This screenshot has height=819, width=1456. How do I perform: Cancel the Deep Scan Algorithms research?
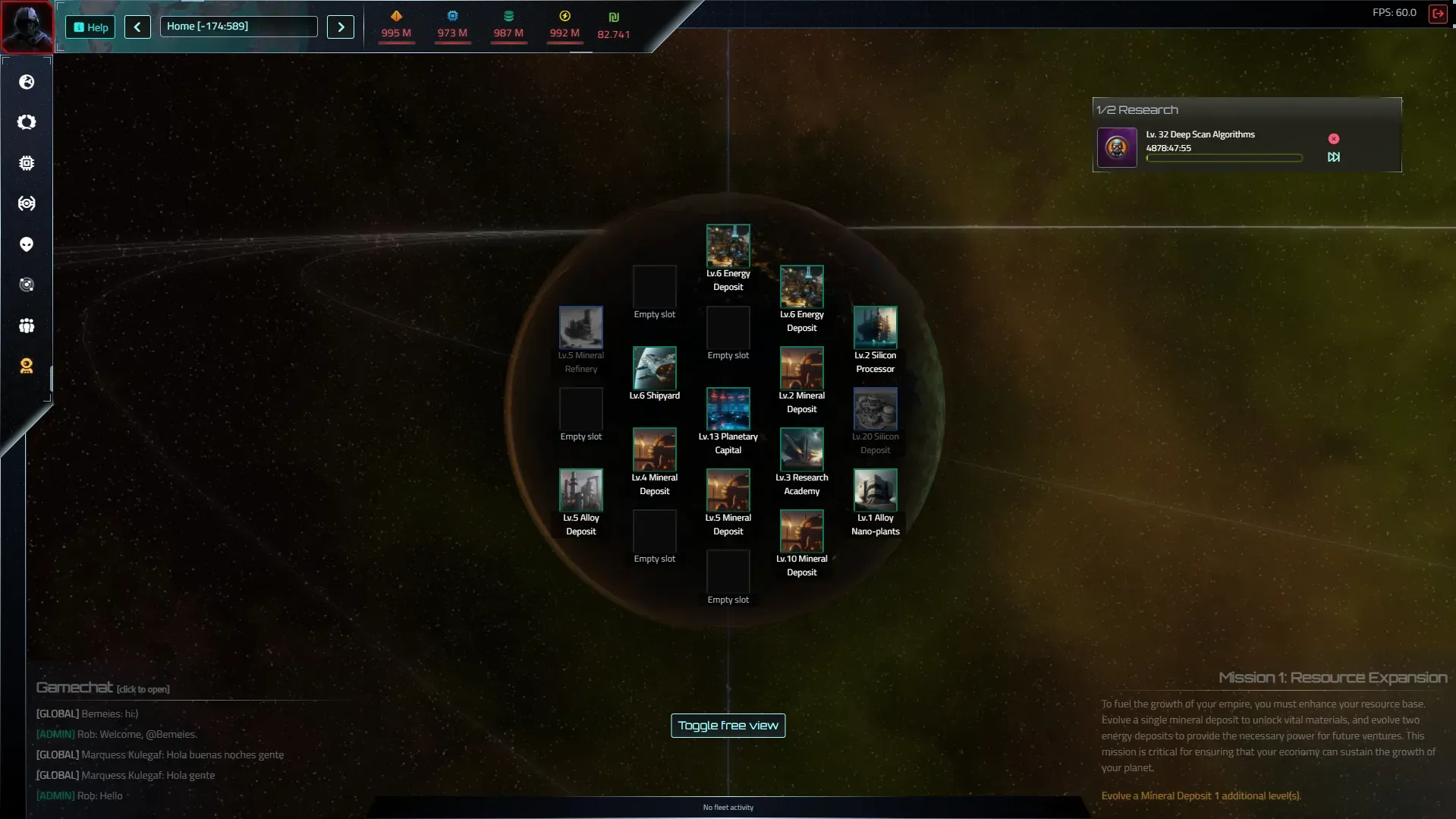pyautogui.click(x=1334, y=139)
